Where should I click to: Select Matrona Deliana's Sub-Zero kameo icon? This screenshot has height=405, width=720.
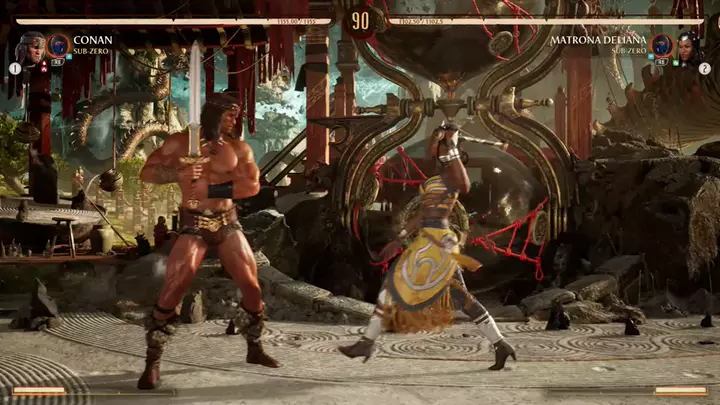coord(661,45)
